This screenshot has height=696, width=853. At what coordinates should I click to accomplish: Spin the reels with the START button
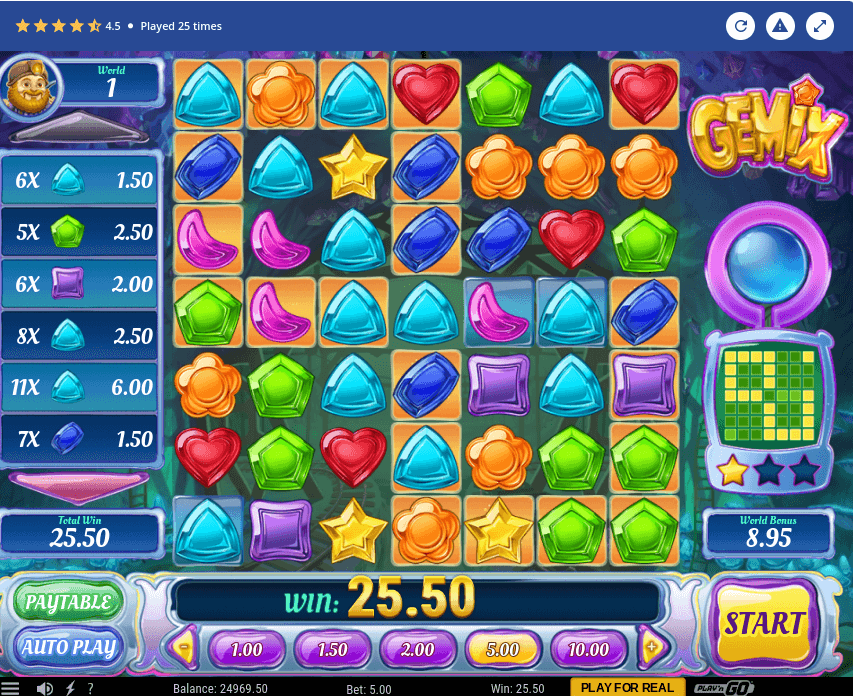(765, 625)
